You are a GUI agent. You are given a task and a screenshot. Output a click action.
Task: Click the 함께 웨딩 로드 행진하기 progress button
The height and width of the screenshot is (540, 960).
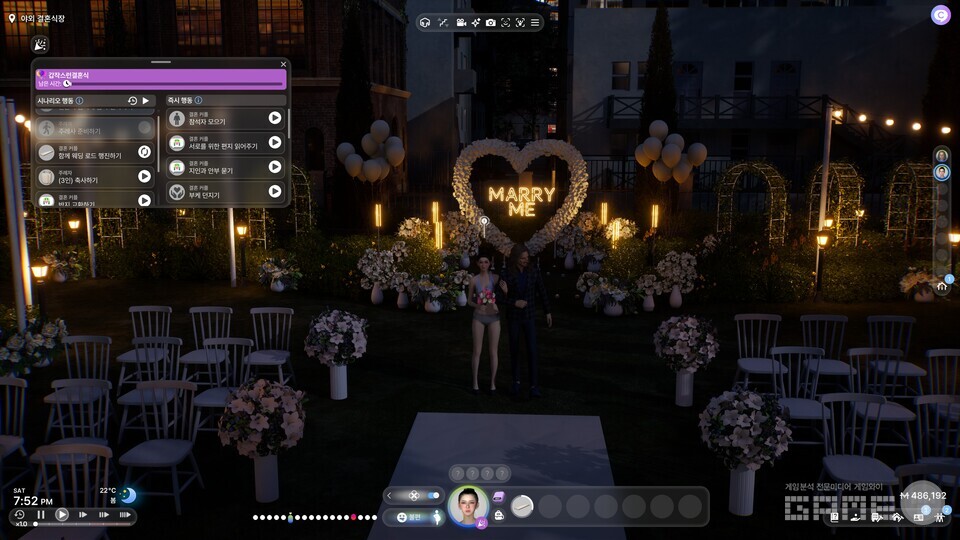[x=144, y=152]
